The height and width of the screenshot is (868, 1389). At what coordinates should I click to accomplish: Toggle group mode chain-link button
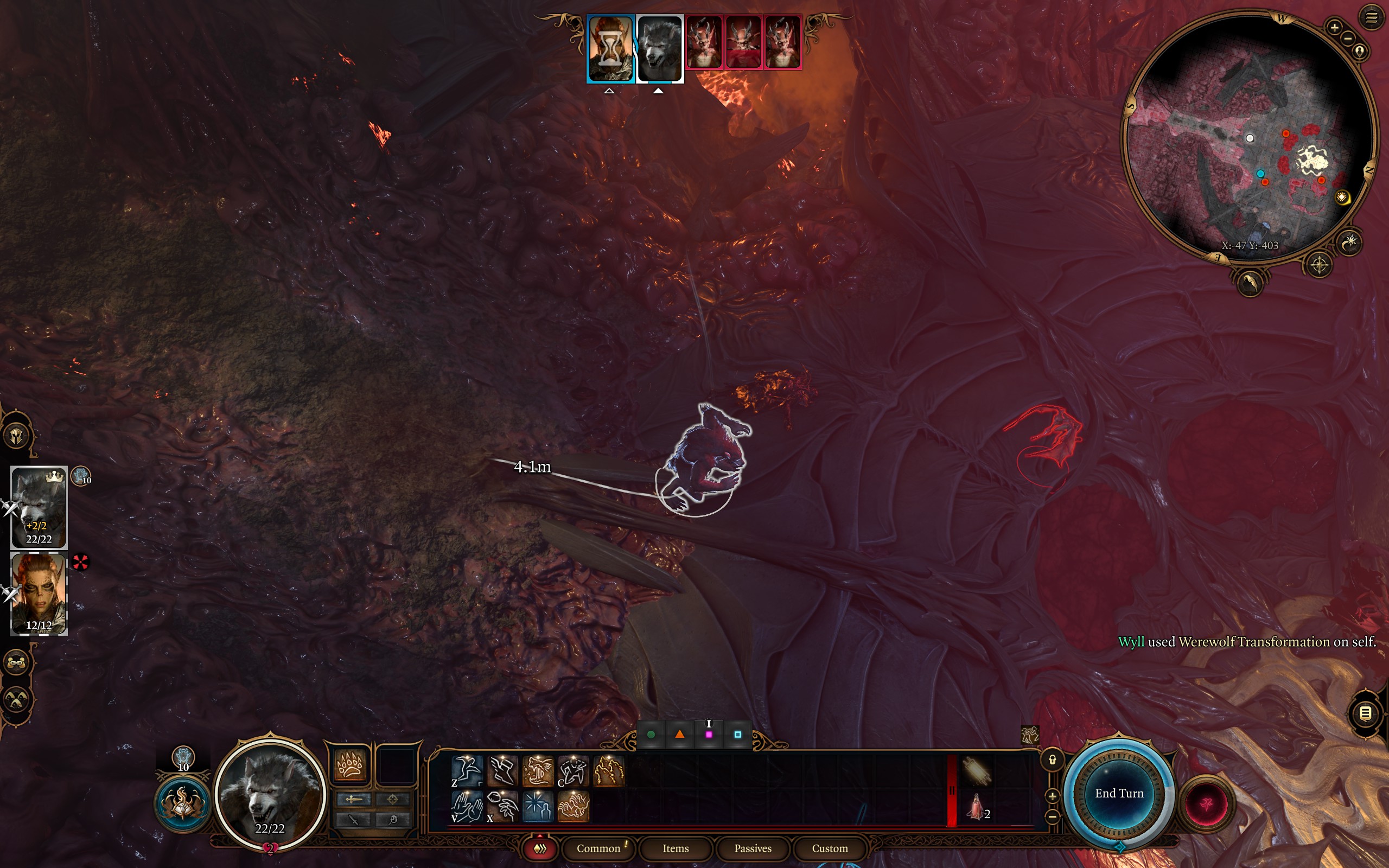[17, 662]
